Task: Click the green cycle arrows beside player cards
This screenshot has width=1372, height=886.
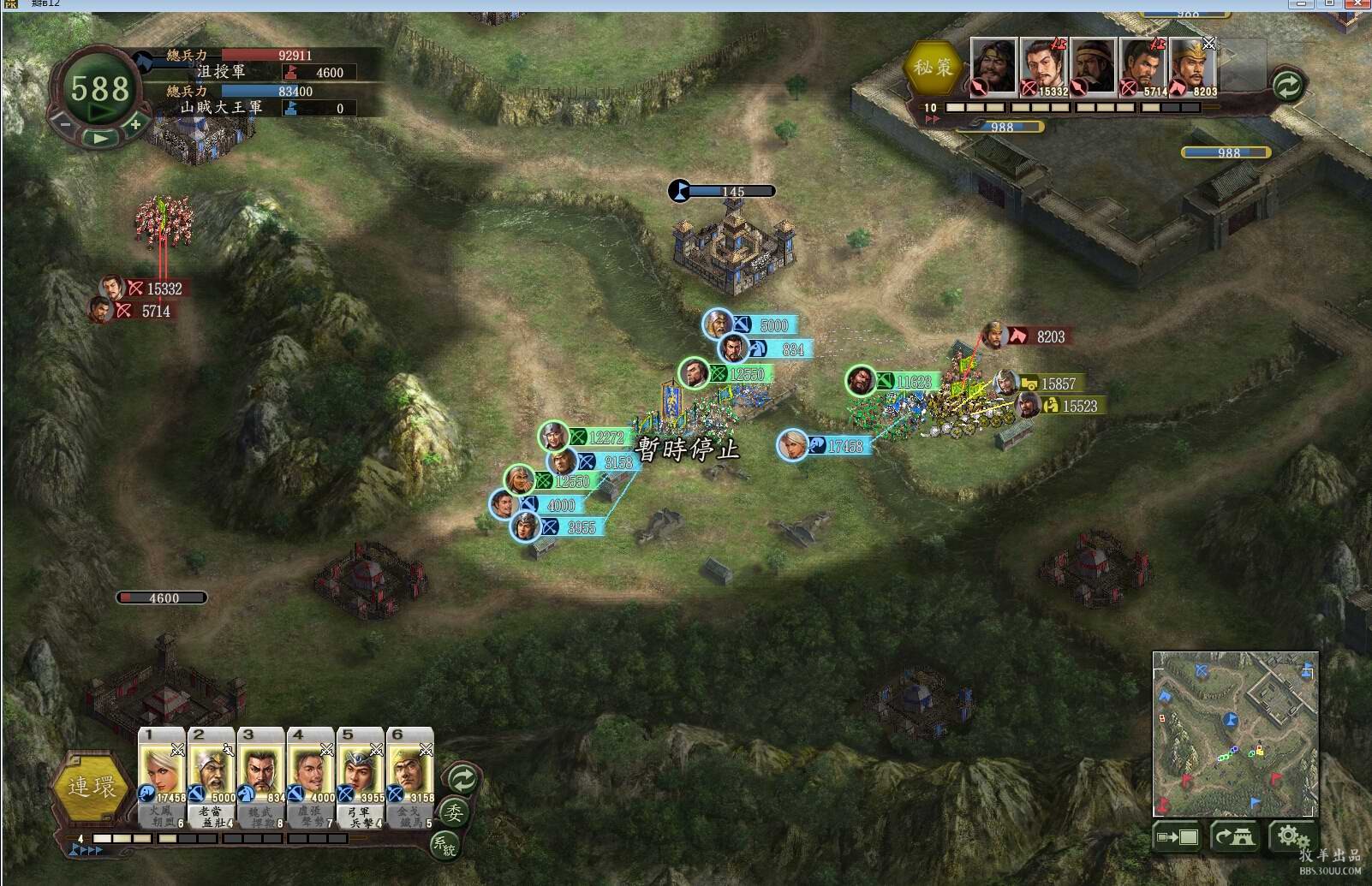Action: click(x=462, y=778)
